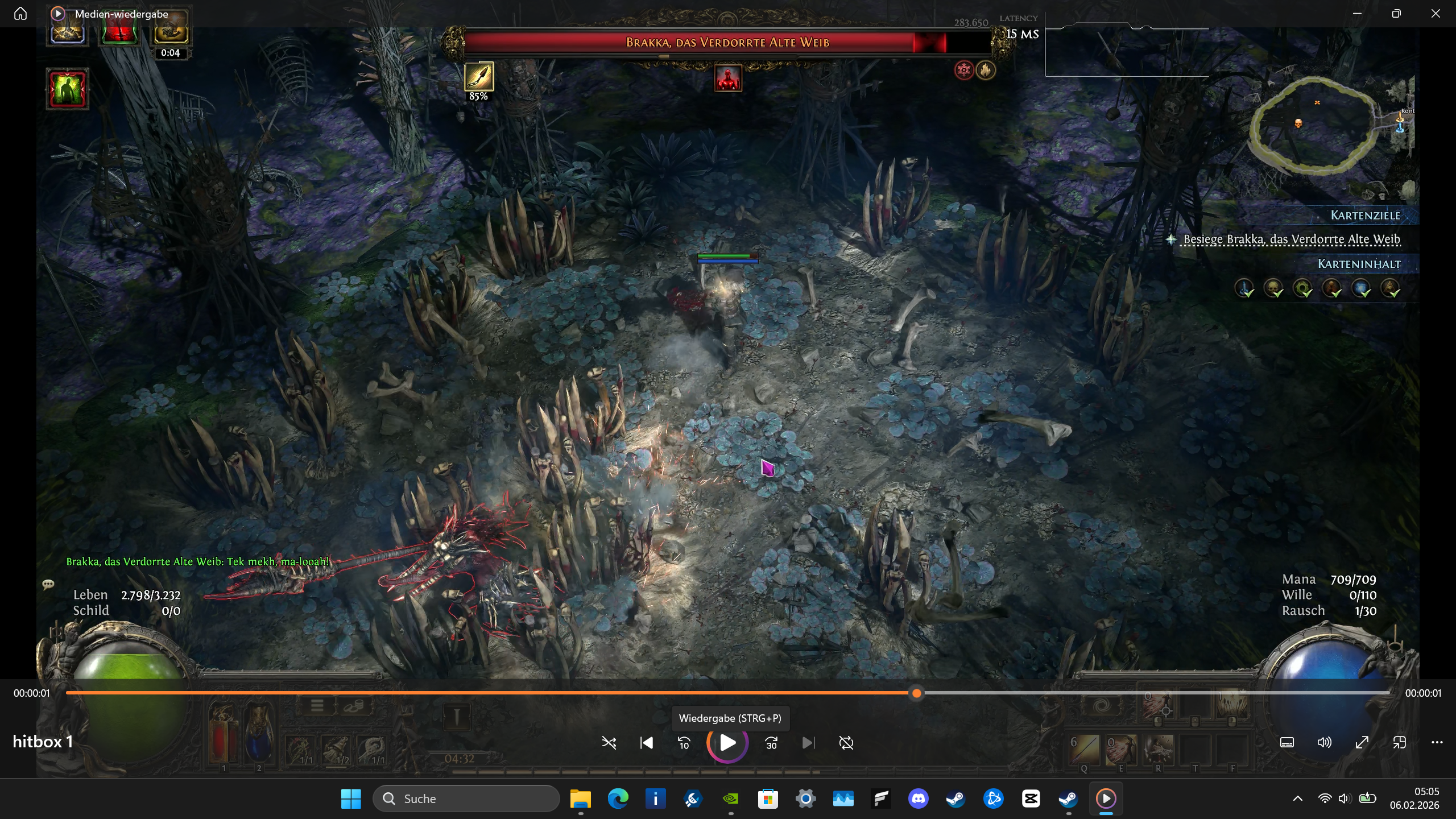1456x819 pixels.
Task: Use the skill bound to R
Action: pos(1158,750)
